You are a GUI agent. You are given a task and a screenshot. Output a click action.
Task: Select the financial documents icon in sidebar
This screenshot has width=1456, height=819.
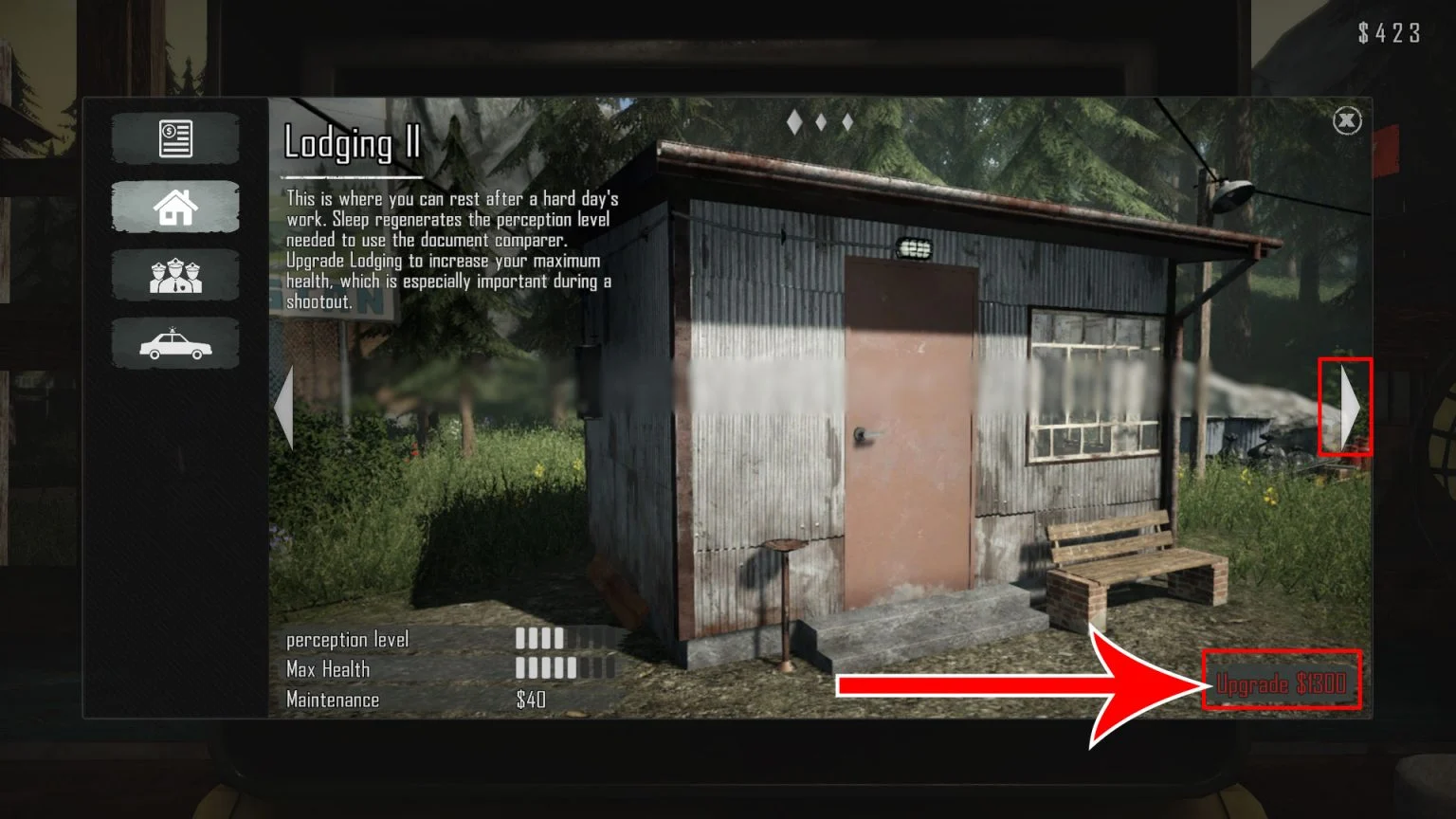(x=175, y=137)
